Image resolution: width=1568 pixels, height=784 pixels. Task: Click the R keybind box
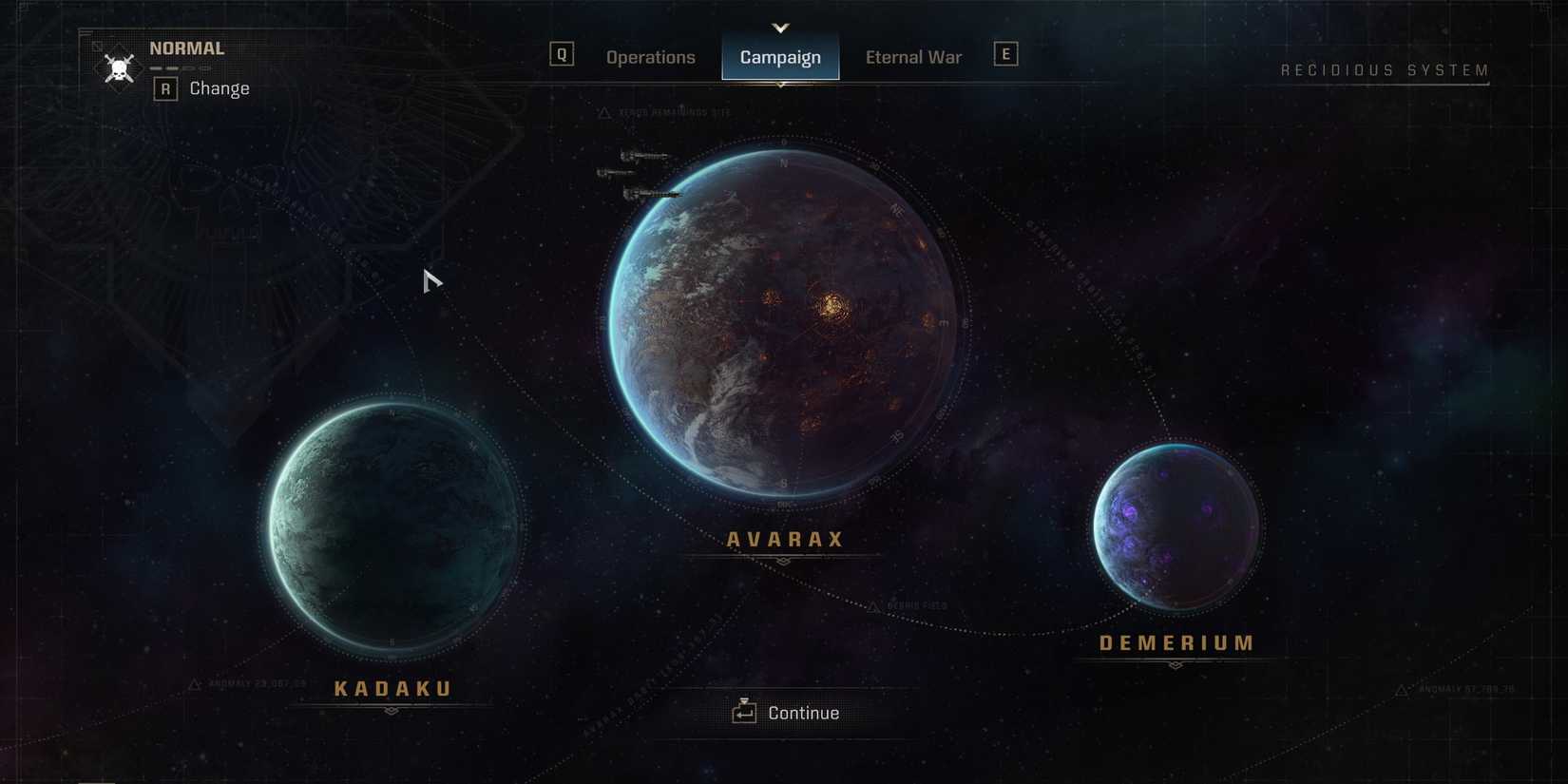166,88
